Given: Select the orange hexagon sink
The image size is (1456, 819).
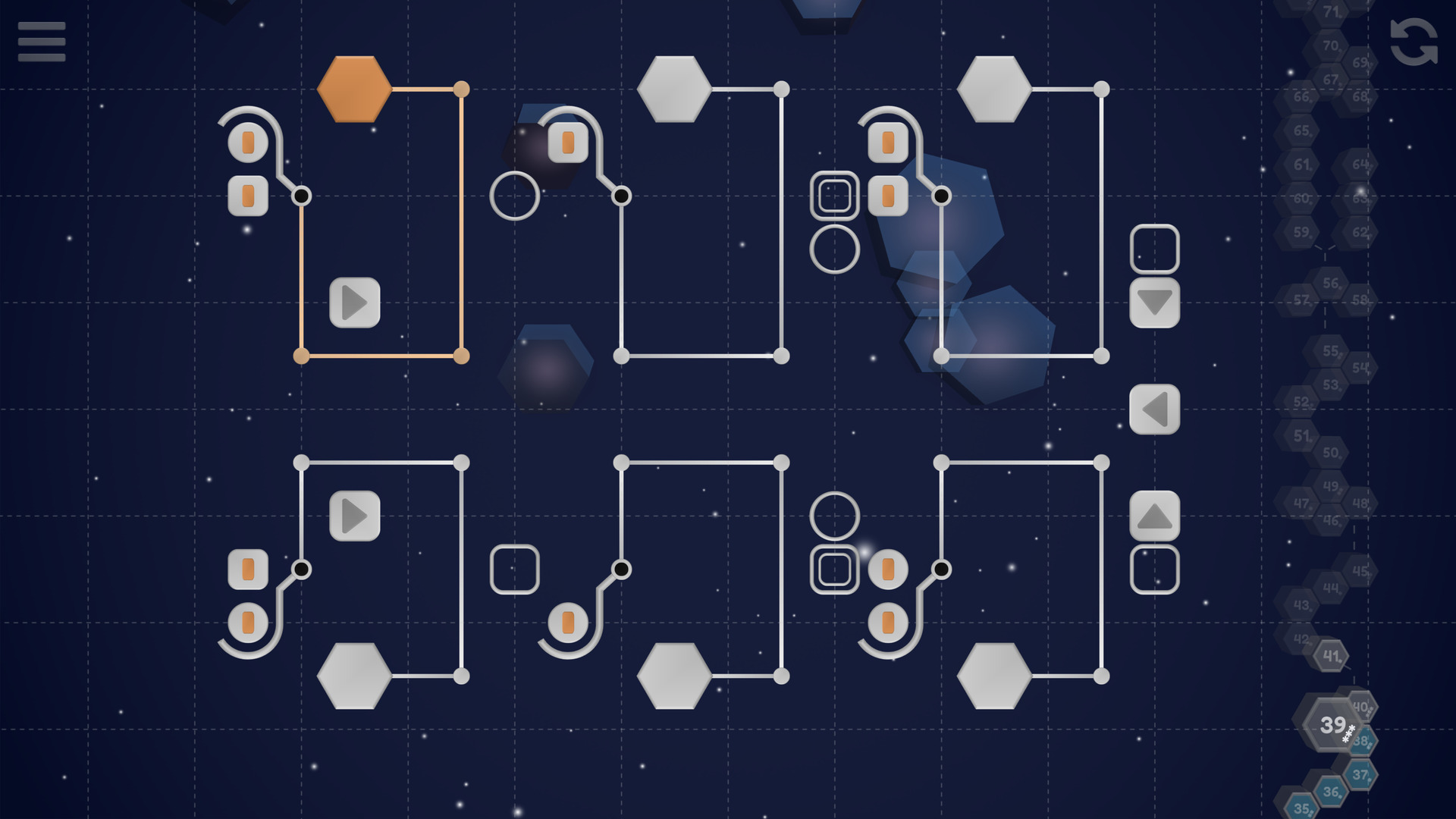Looking at the screenshot, I should tap(353, 88).
